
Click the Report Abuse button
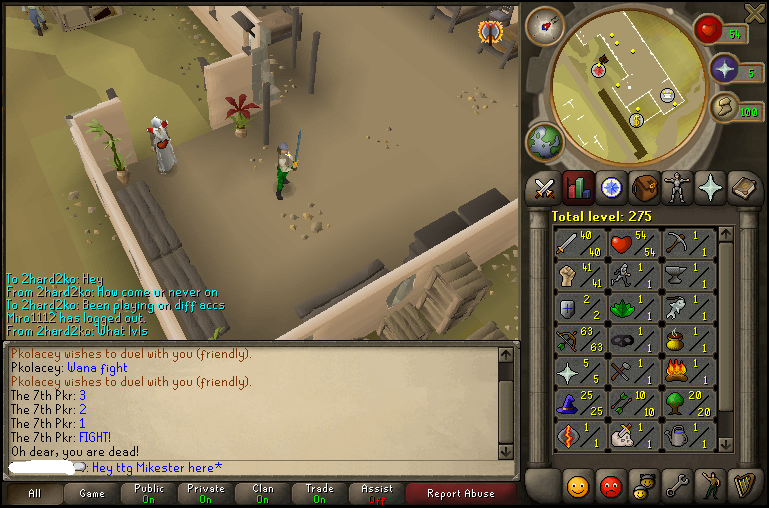tap(459, 493)
